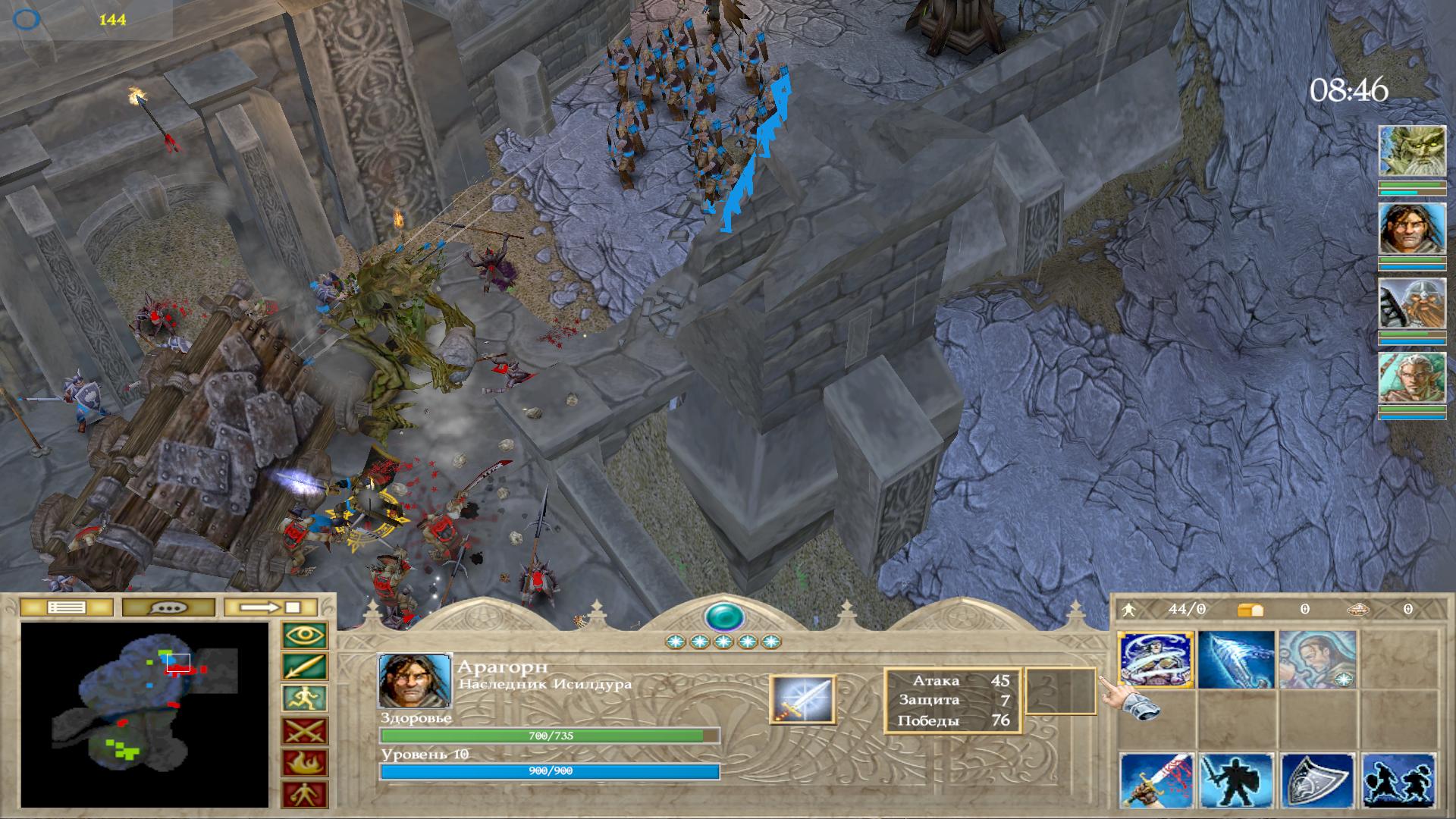This screenshot has width=1456, height=819.
Task: Click the arrow-to-square button above minimap
Action: pyautogui.click(x=271, y=607)
